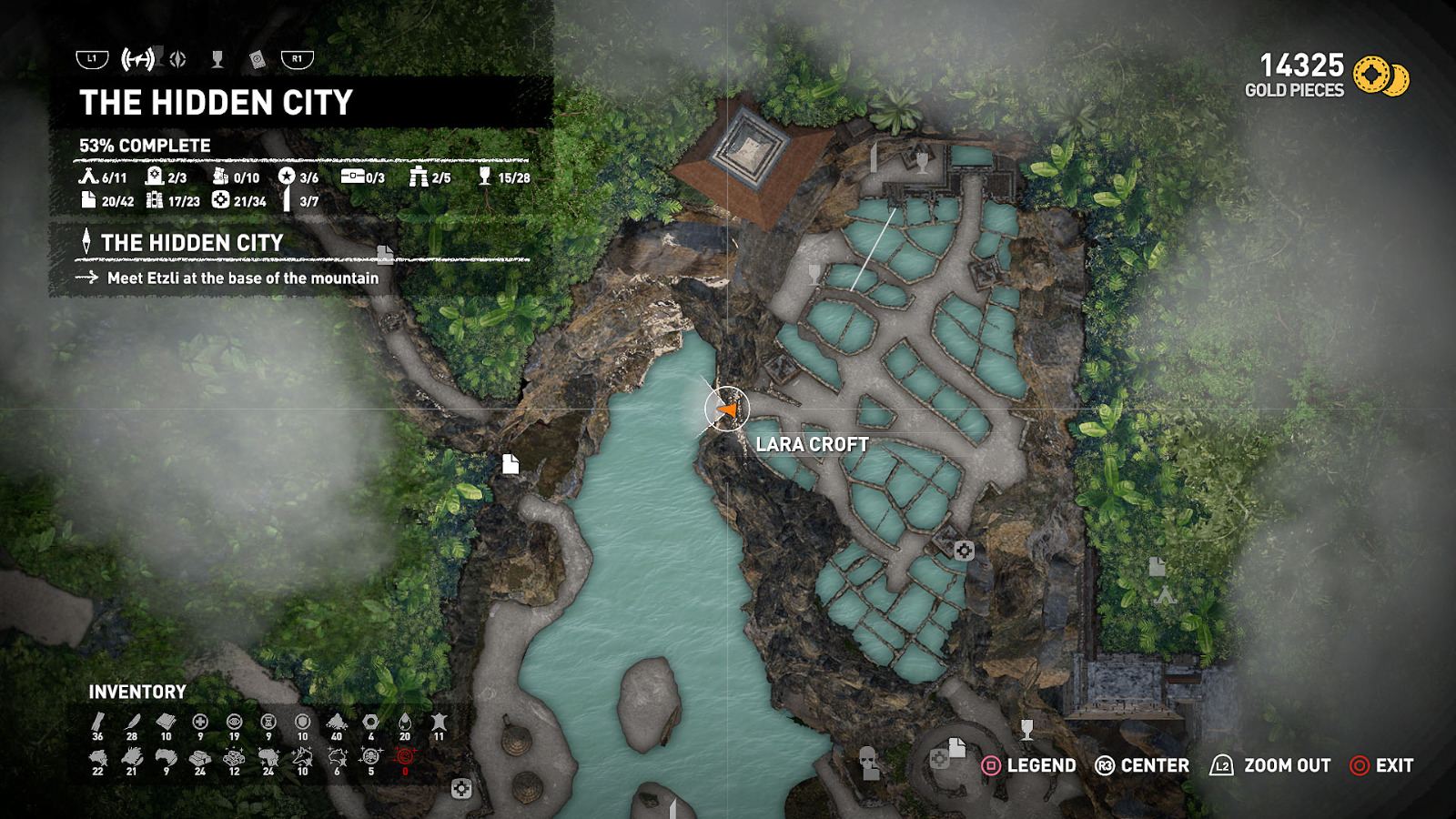1456x819 pixels.
Task: Pick the survival cache marker beside the terraced pools
Action: pyautogui.click(x=964, y=550)
